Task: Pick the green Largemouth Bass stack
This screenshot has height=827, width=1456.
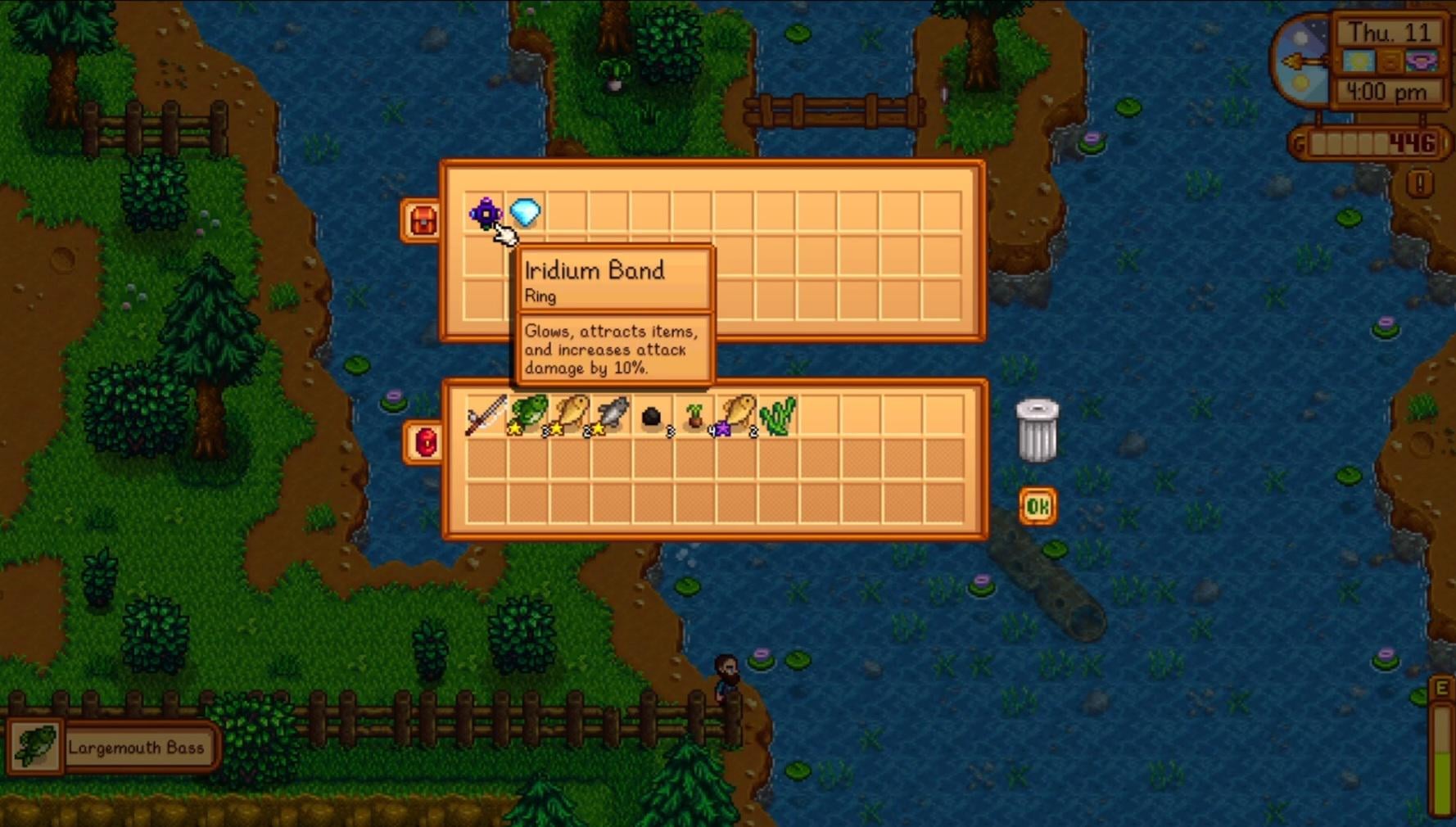Action: click(528, 415)
